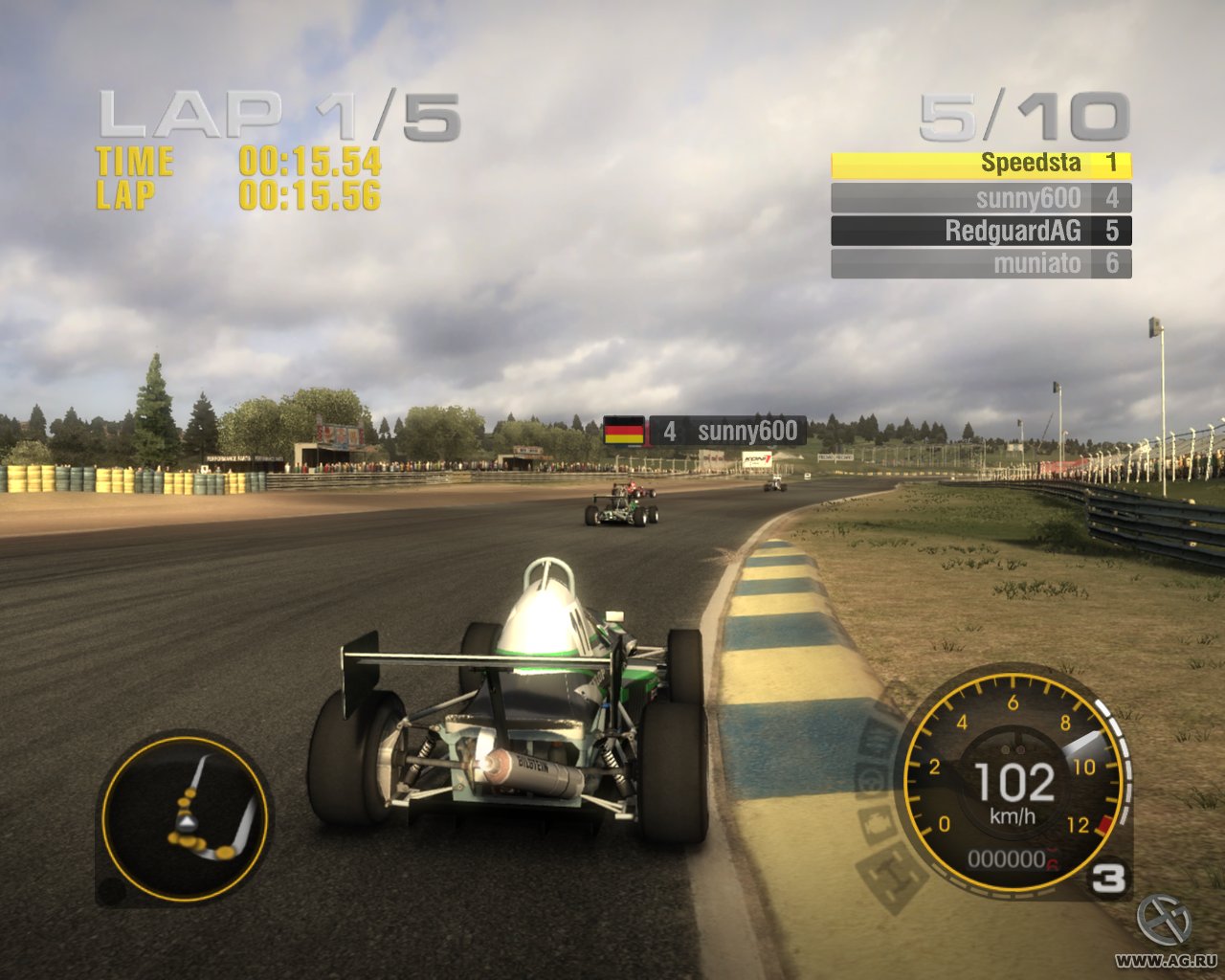Expand the leaderboard below muniato
The height and width of the screenshot is (980, 1225).
[981, 263]
